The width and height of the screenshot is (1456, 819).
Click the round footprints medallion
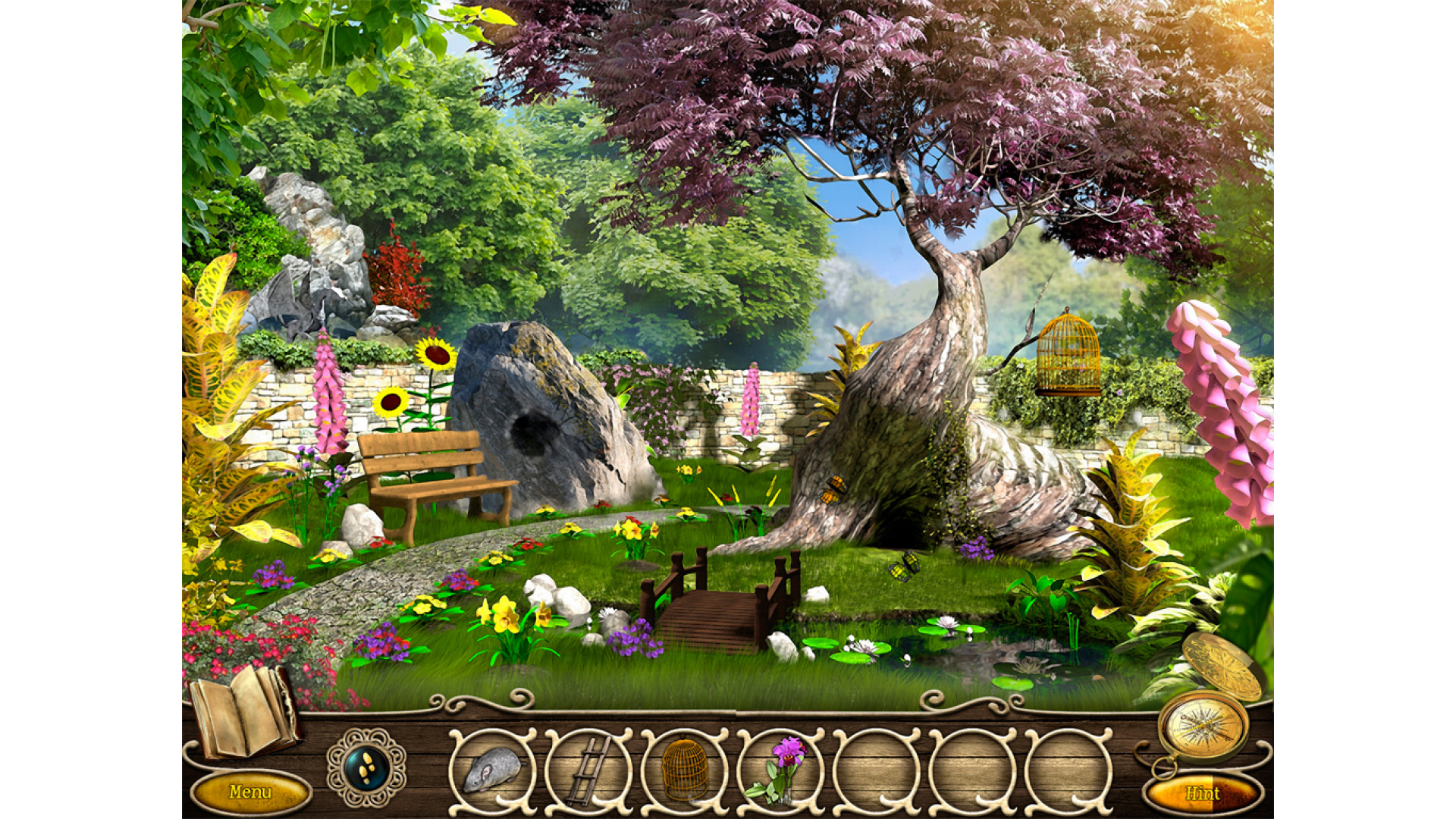(366, 768)
